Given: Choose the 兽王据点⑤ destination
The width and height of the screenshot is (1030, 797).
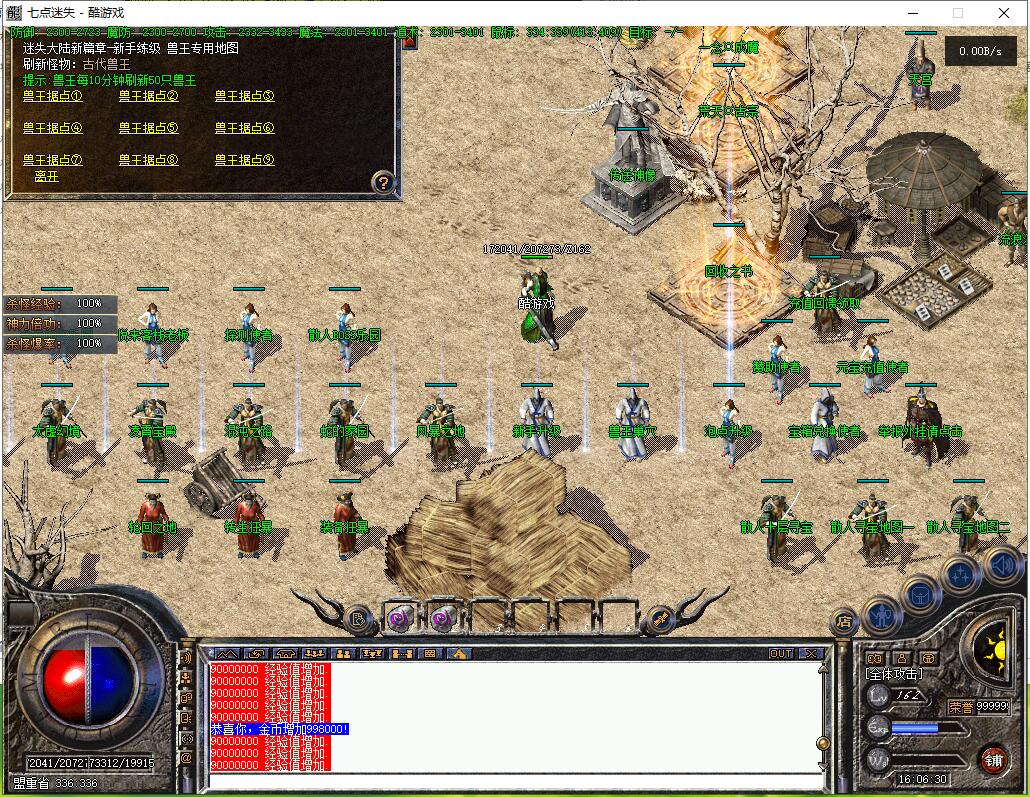Looking at the screenshot, I should (x=148, y=128).
